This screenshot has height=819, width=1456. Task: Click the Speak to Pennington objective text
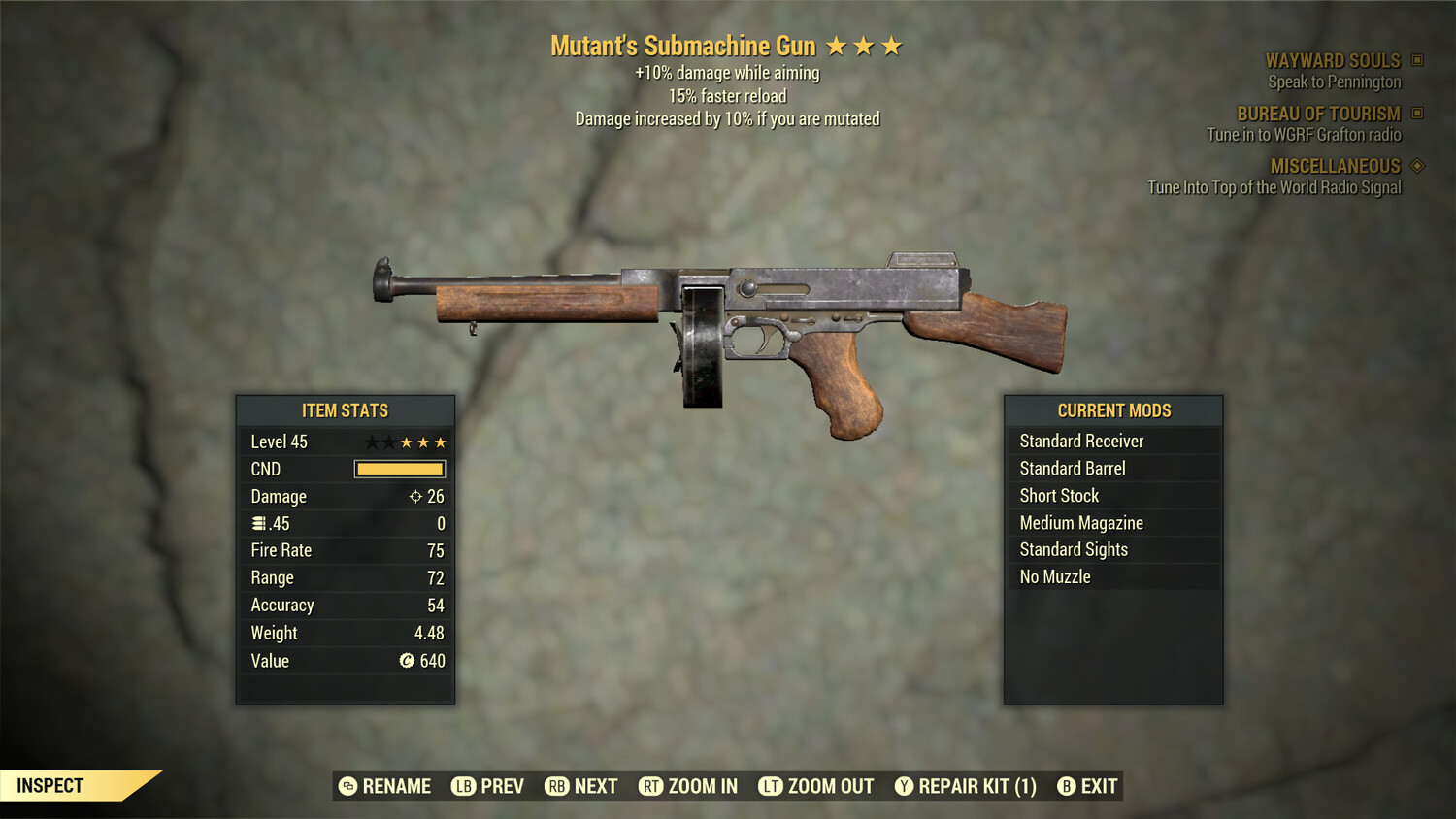(1334, 82)
